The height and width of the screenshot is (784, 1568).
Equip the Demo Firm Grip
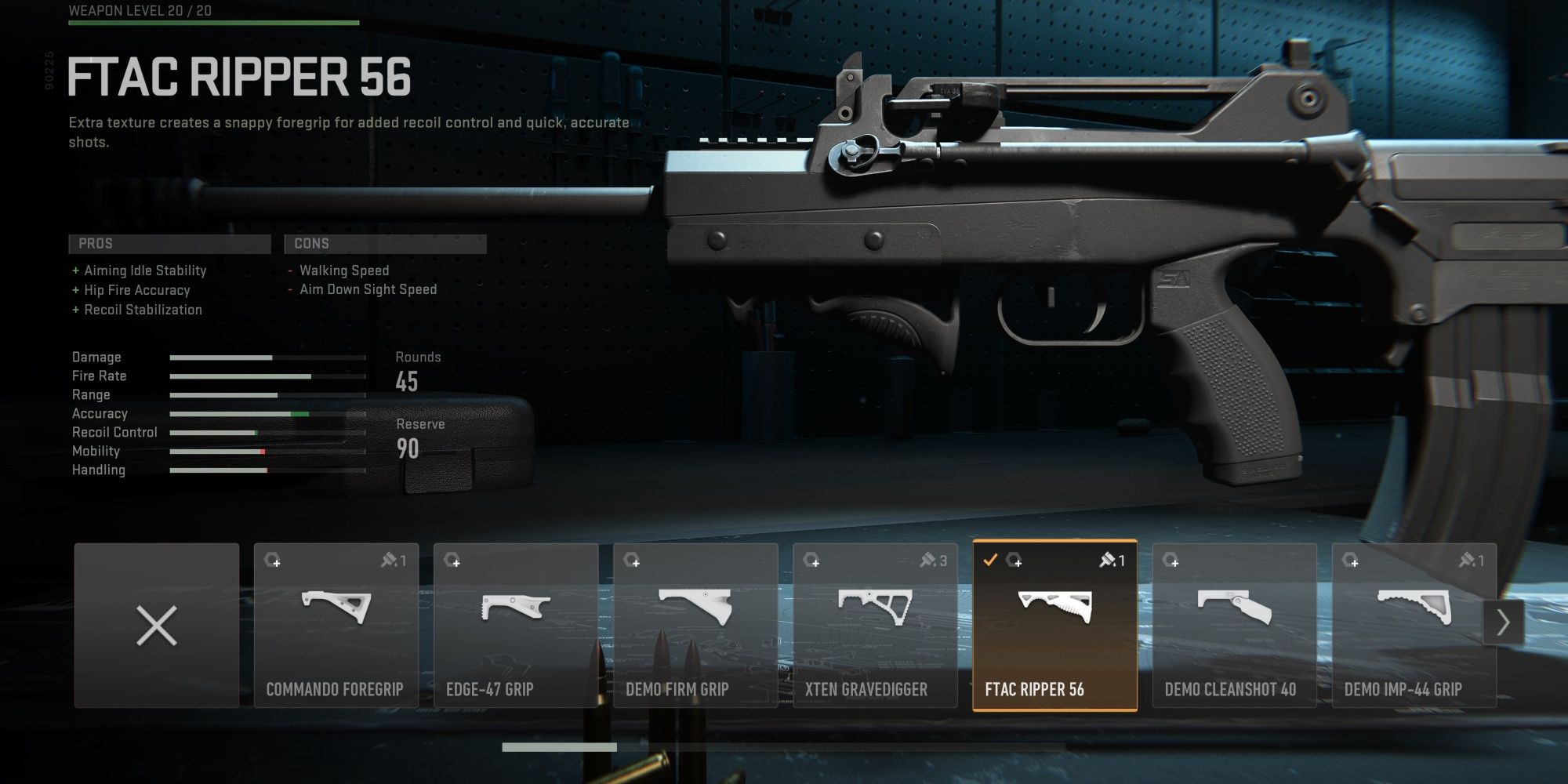point(695,626)
